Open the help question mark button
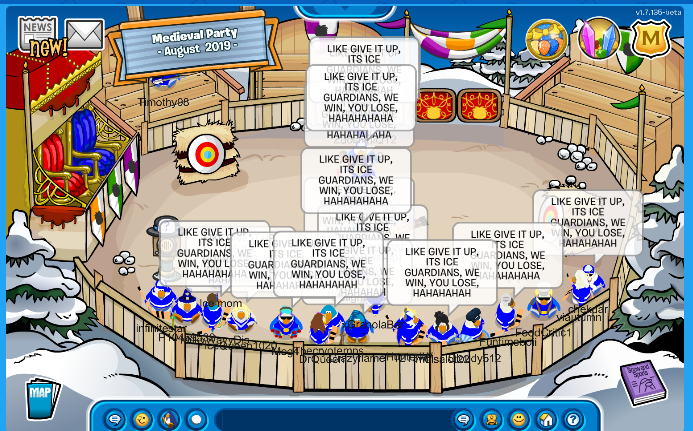 pyautogui.click(x=573, y=419)
